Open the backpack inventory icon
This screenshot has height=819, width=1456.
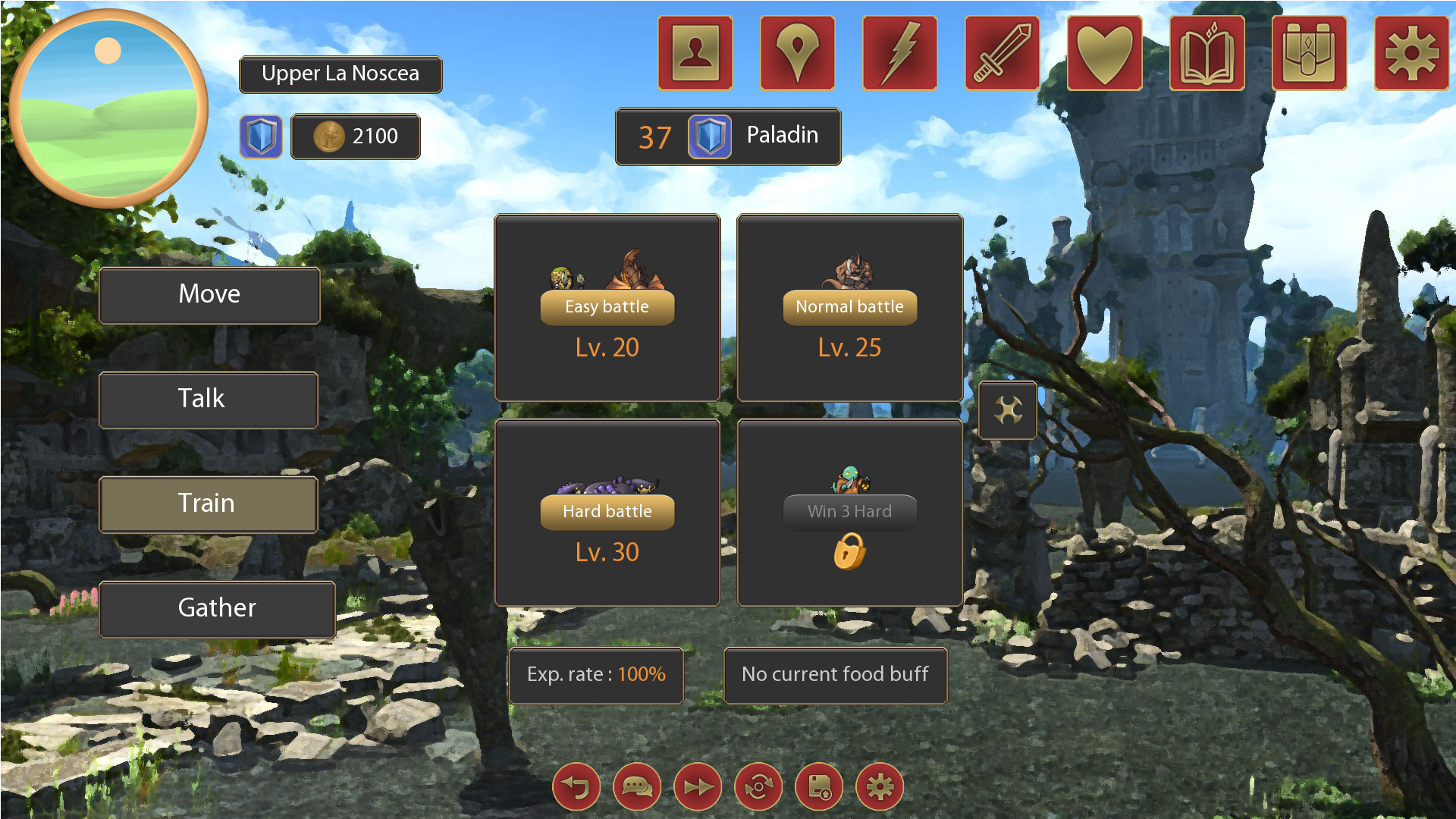click(1309, 52)
